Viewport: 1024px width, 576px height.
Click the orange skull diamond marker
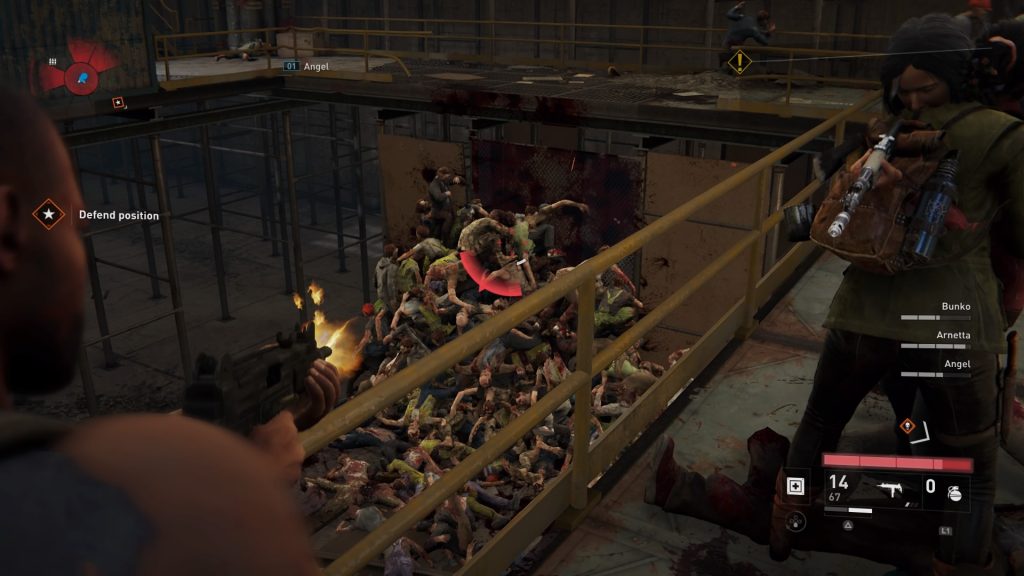click(907, 424)
